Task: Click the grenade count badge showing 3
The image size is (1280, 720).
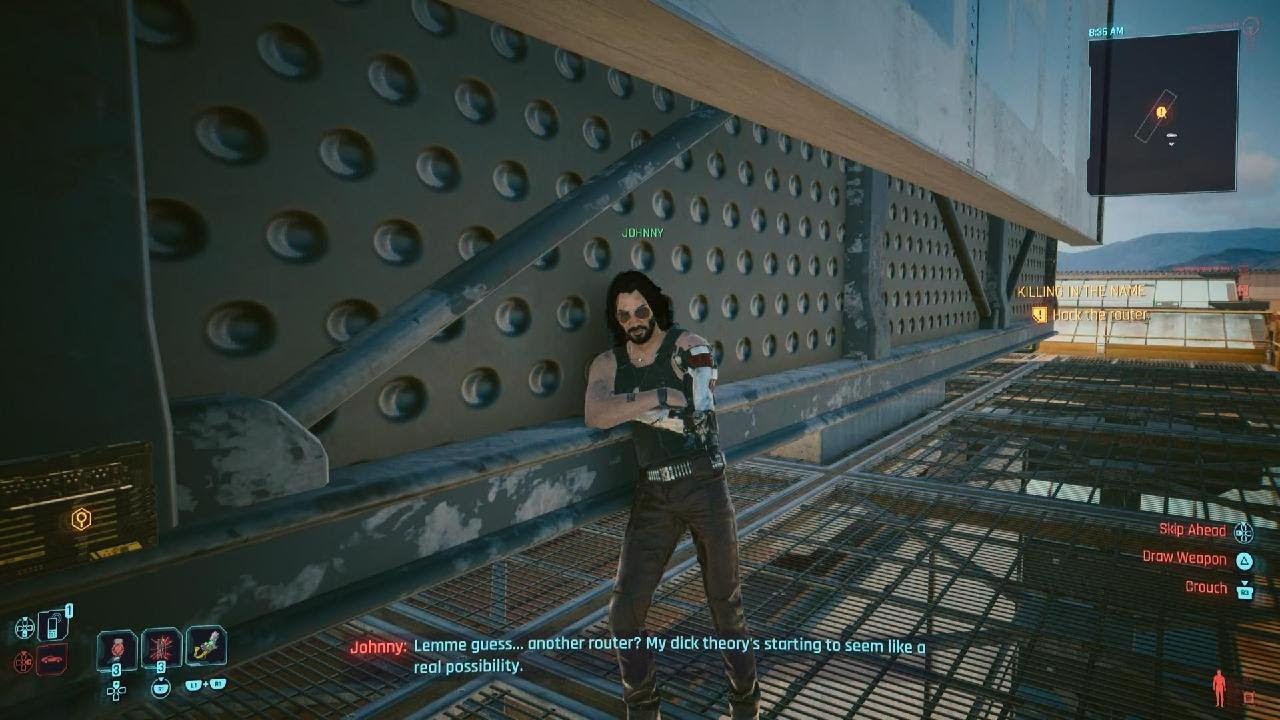Action: pyautogui.click(x=160, y=668)
